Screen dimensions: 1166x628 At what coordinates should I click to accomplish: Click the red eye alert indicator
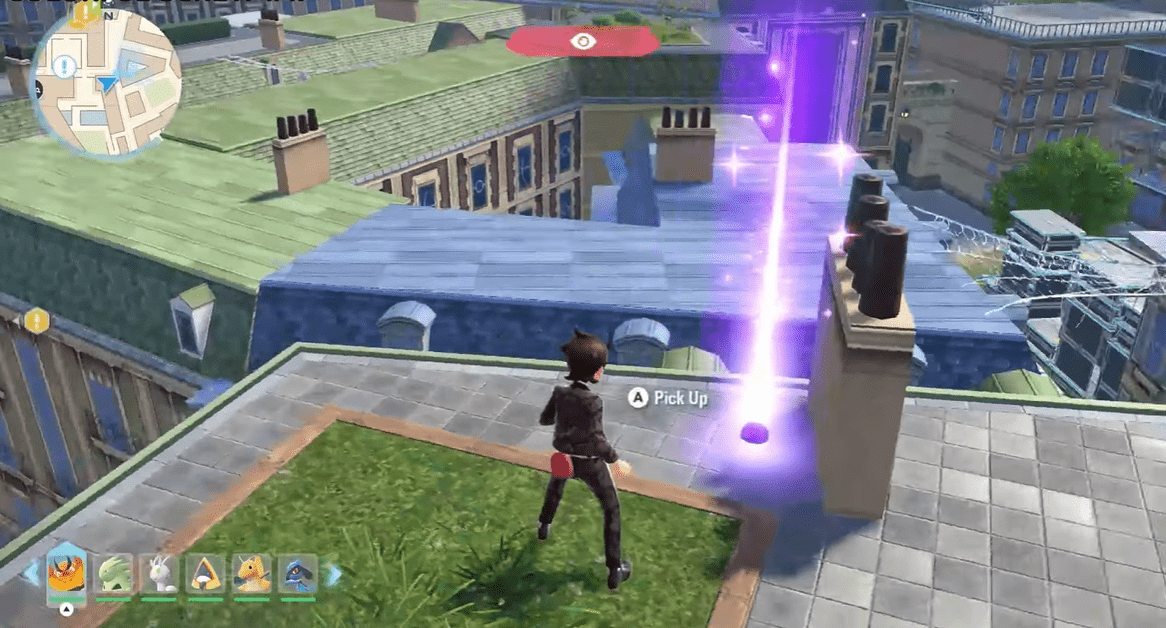(582, 41)
